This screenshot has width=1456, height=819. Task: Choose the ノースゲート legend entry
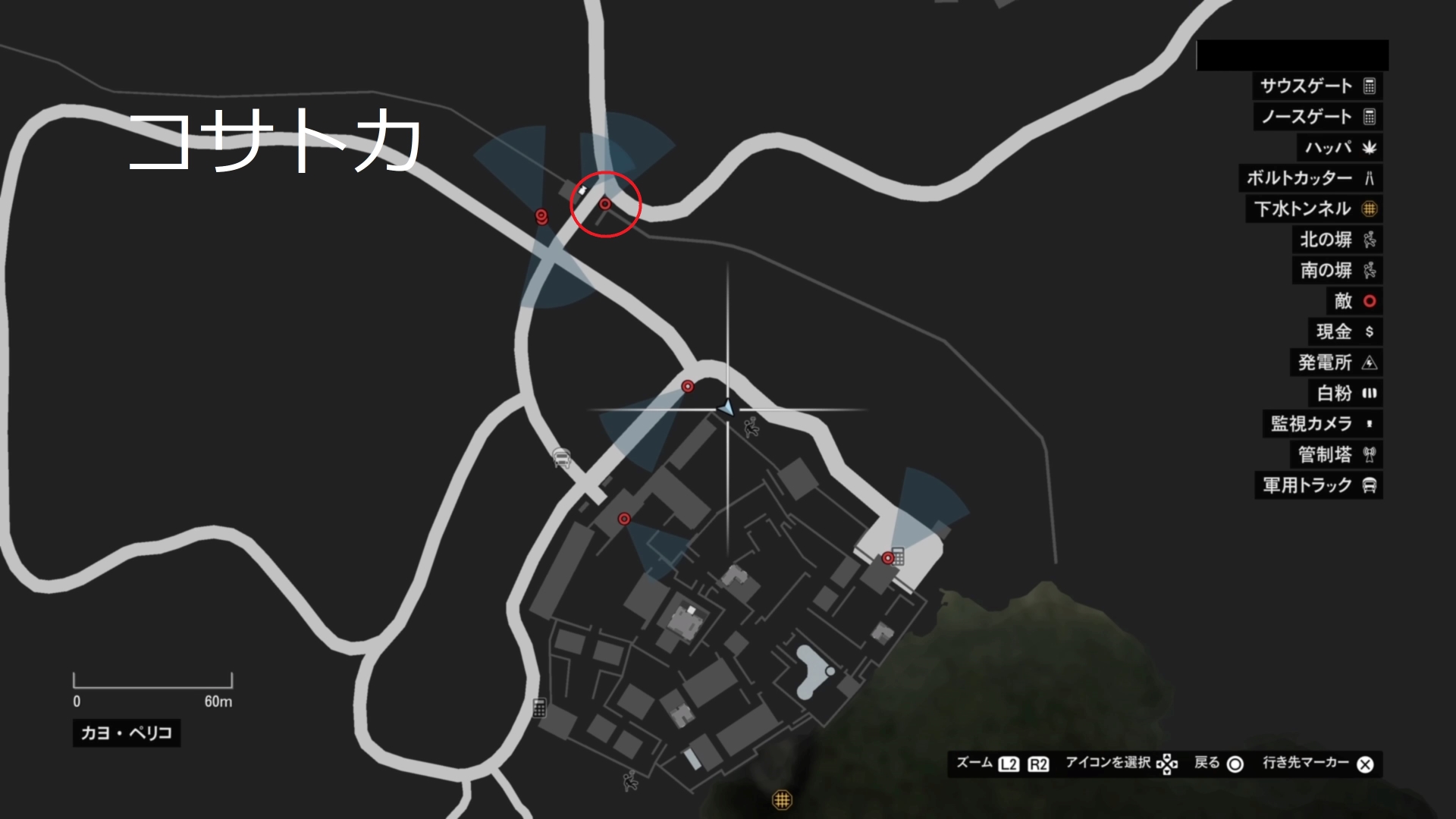pyautogui.click(x=1317, y=117)
